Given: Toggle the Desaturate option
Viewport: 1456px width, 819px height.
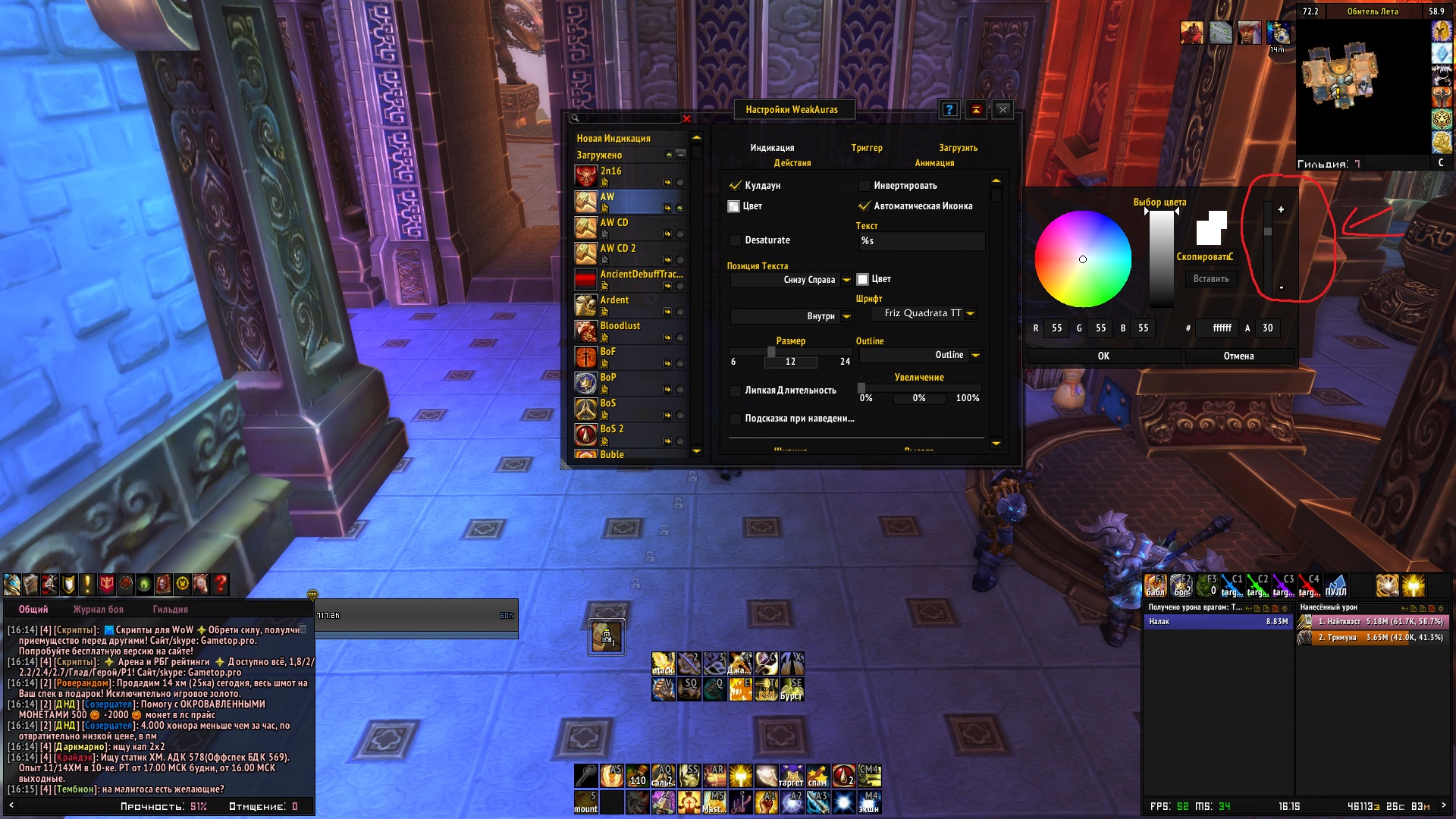Looking at the screenshot, I should [x=735, y=240].
